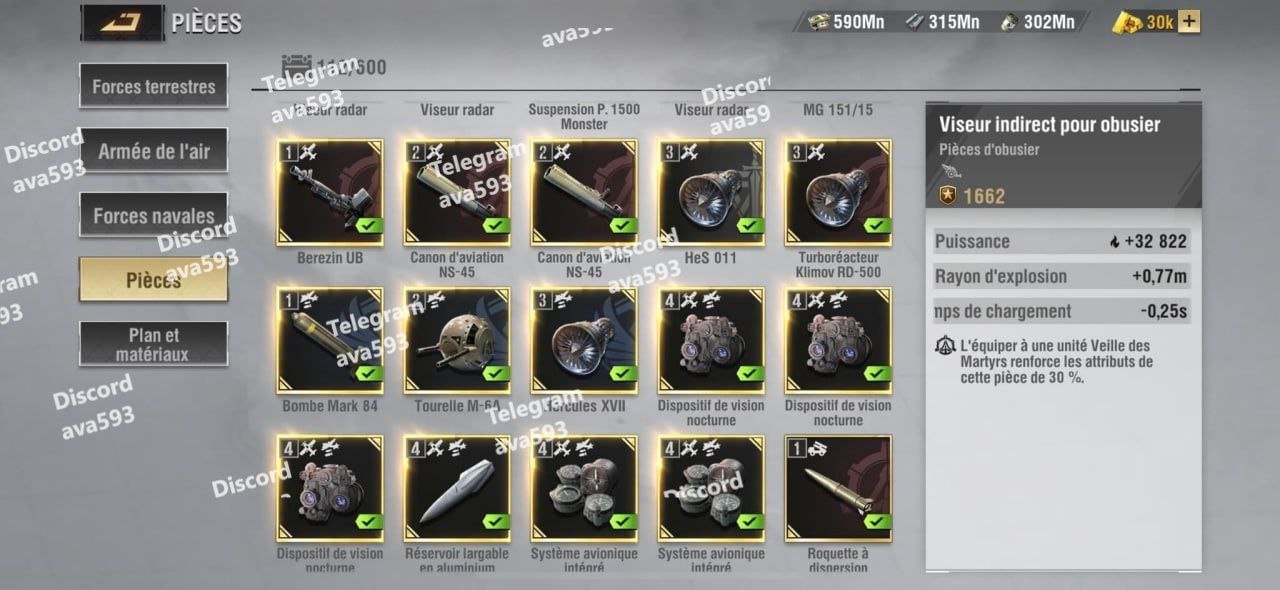Select the Roquette à dispersion slot
The image size is (1280, 590).
[838, 489]
